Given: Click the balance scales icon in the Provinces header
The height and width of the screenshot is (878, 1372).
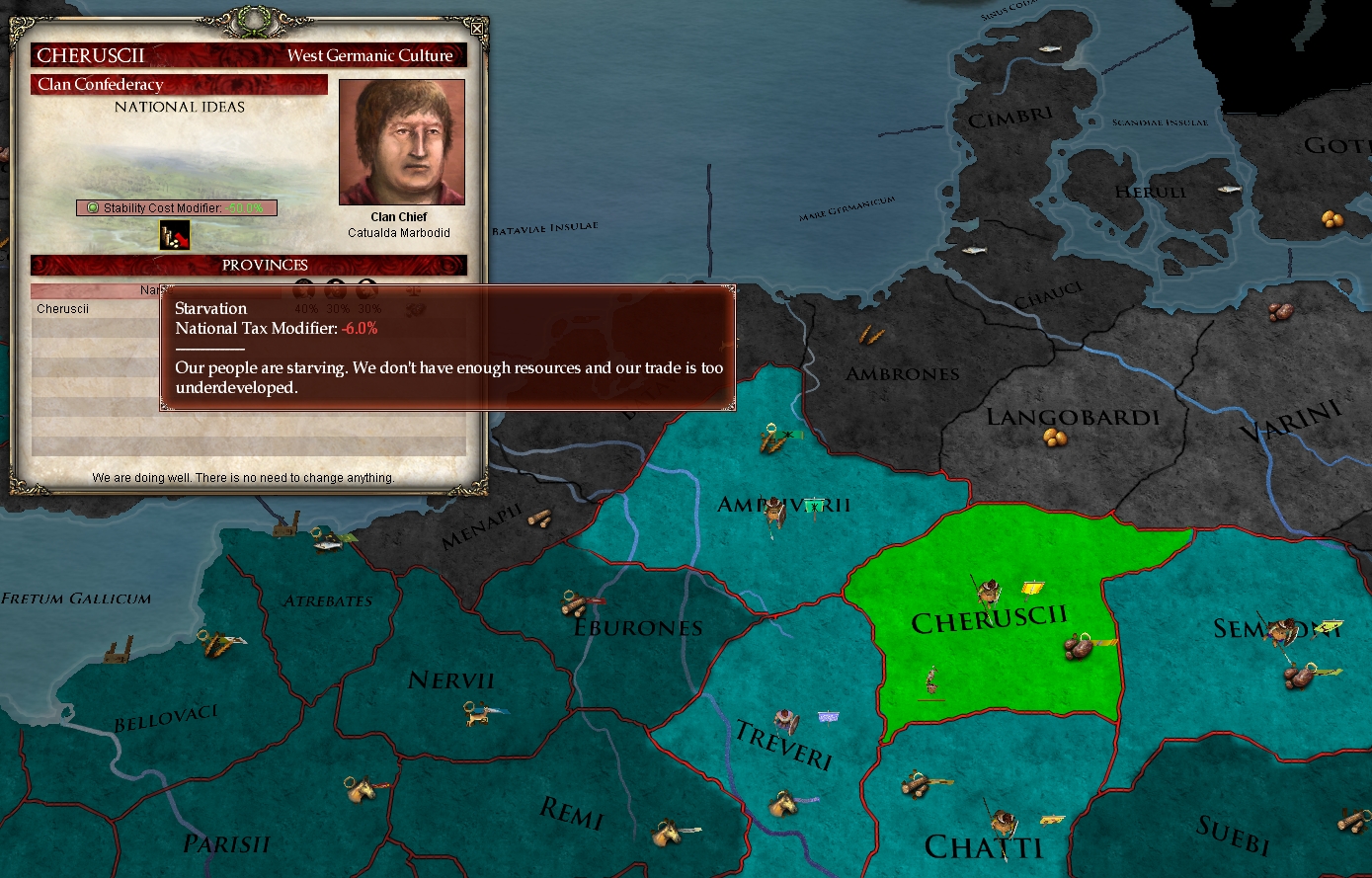Looking at the screenshot, I should pyautogui.click(x=414, y=290).
